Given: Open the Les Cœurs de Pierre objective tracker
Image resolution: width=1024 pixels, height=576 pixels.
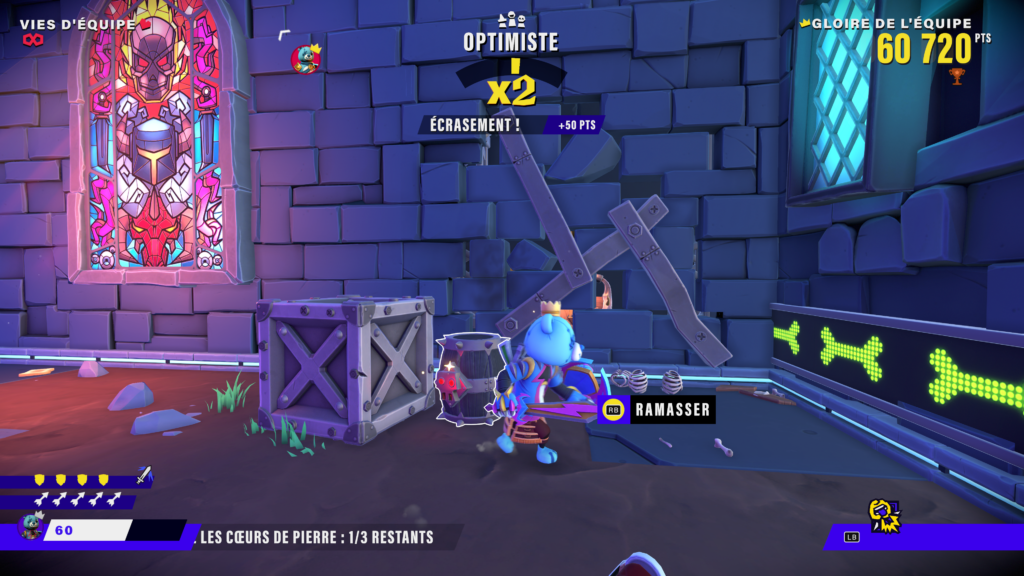Looking at the screenshot, I should pyautogui.click(x=317, y=537).
